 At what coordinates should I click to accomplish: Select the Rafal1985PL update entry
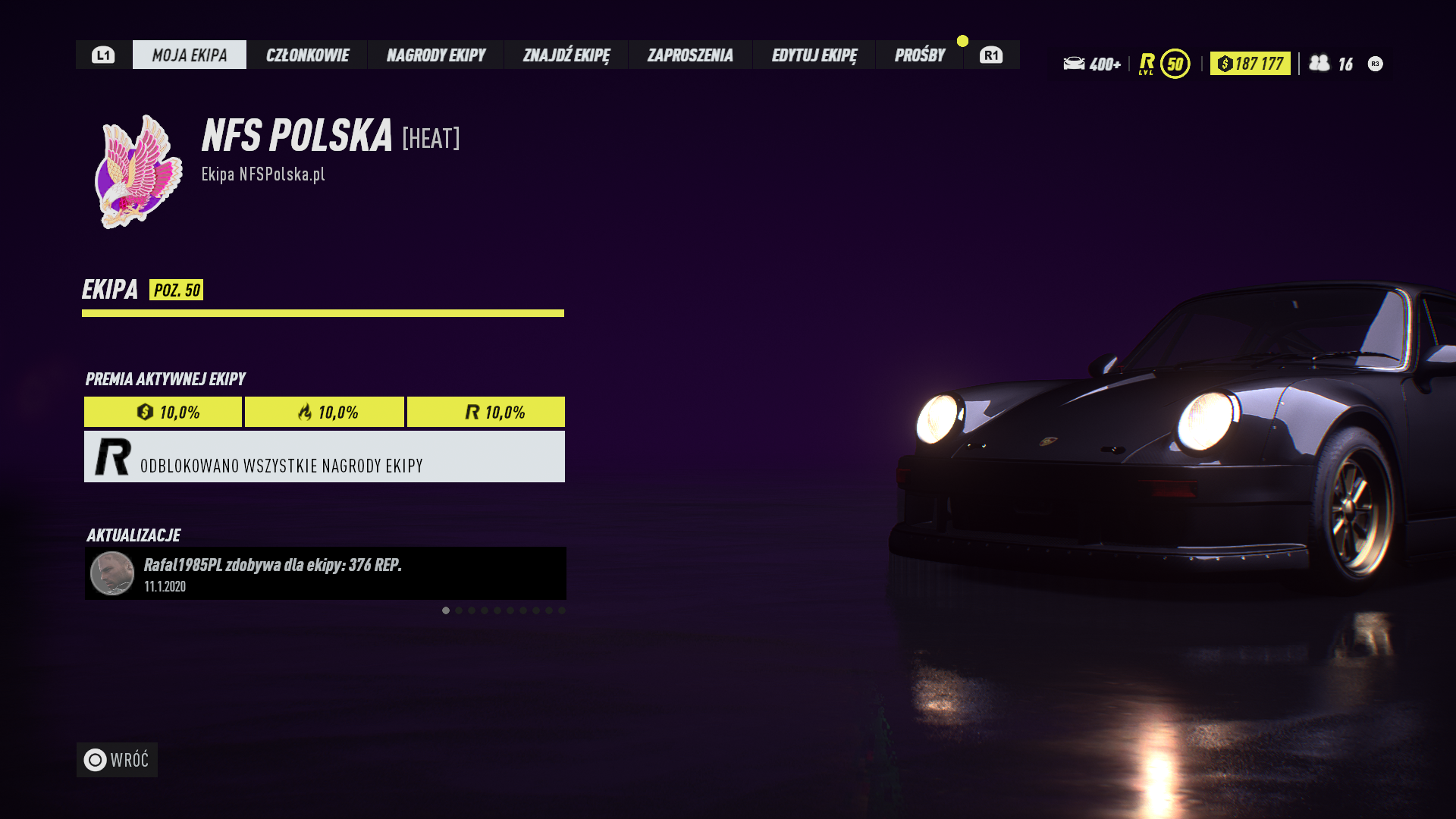pos(325,573)
